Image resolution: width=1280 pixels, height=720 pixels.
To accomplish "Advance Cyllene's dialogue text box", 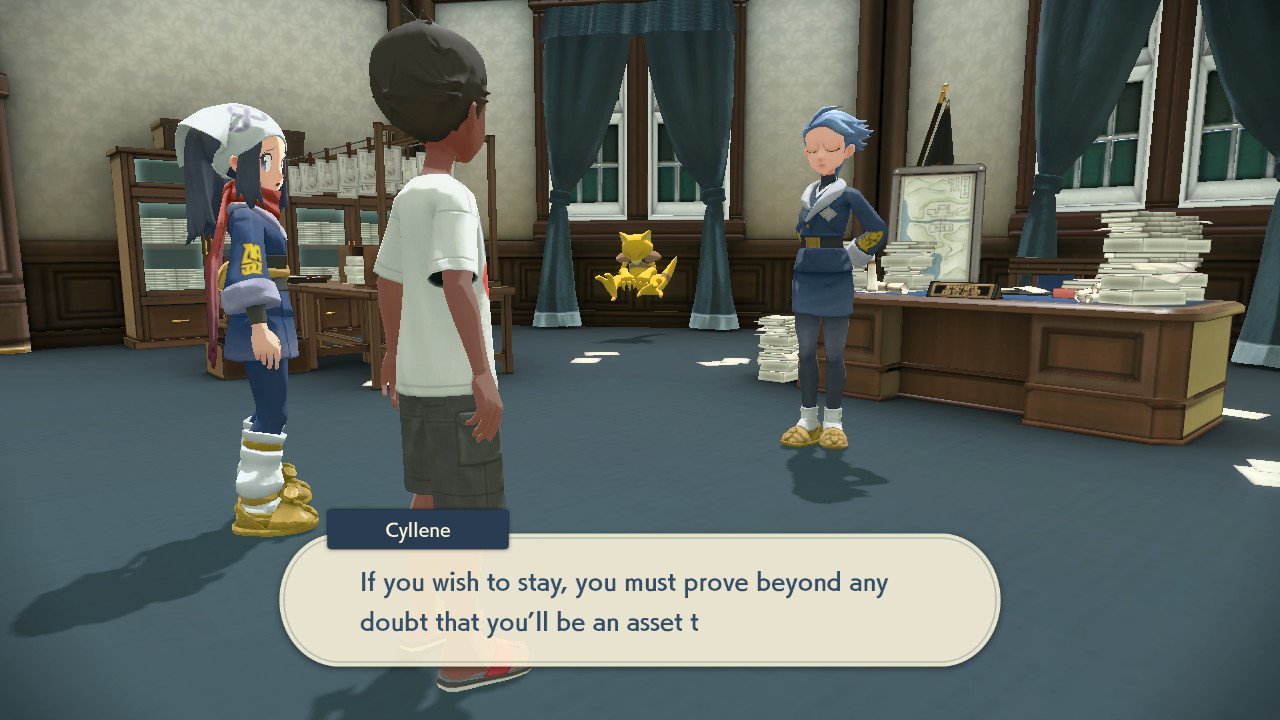I will click(x=640, y=599).
